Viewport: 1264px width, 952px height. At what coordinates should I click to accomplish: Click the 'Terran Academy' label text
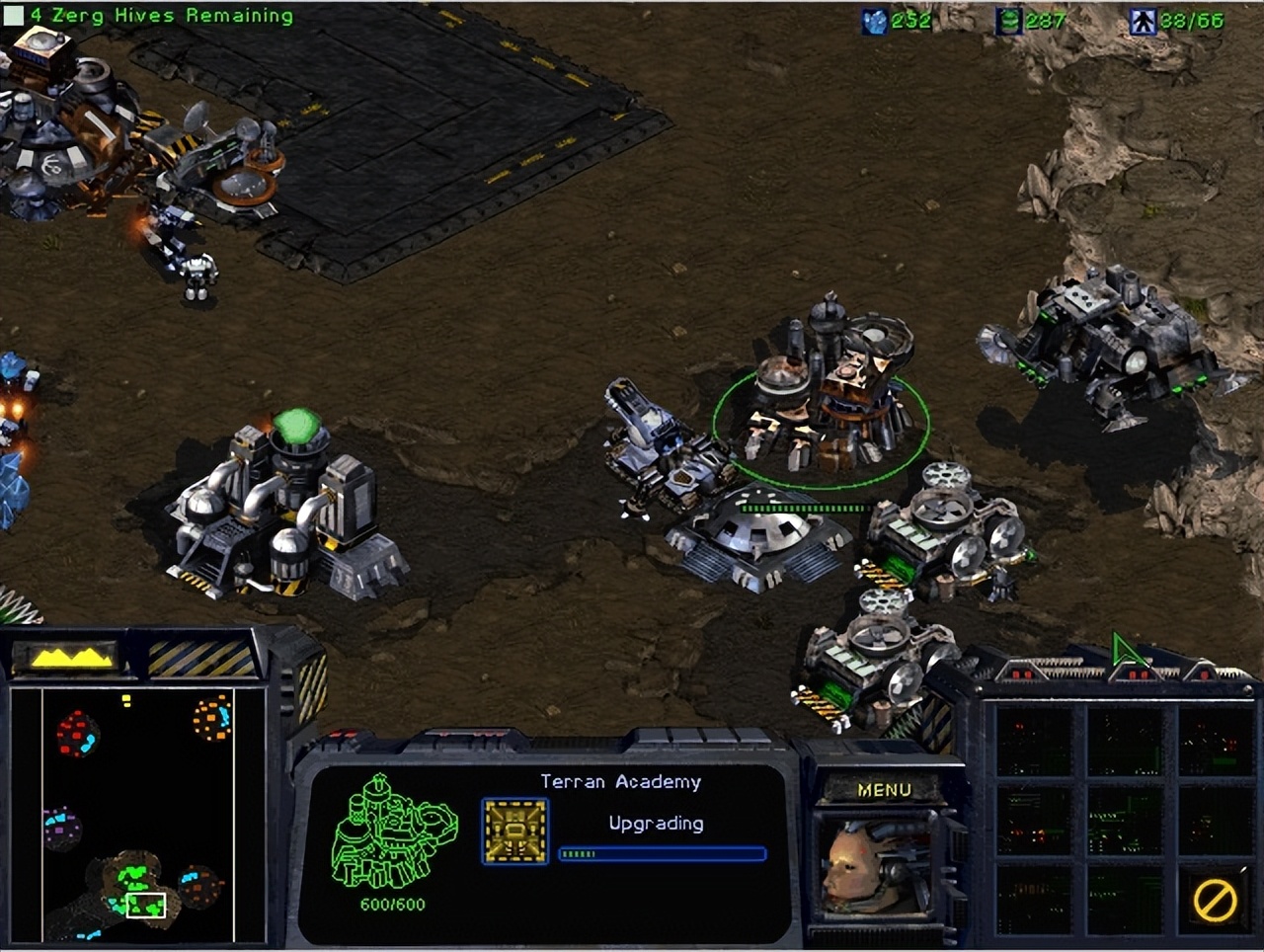(x=619, y=781)
